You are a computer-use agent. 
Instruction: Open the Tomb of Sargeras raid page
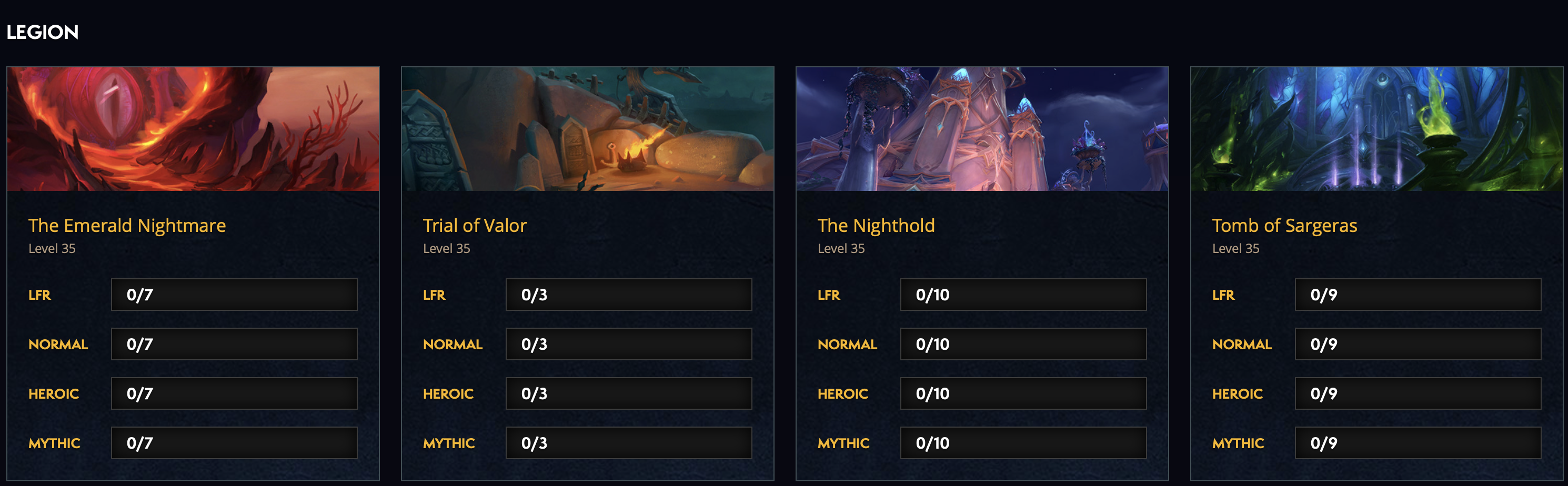[1284, 225]
